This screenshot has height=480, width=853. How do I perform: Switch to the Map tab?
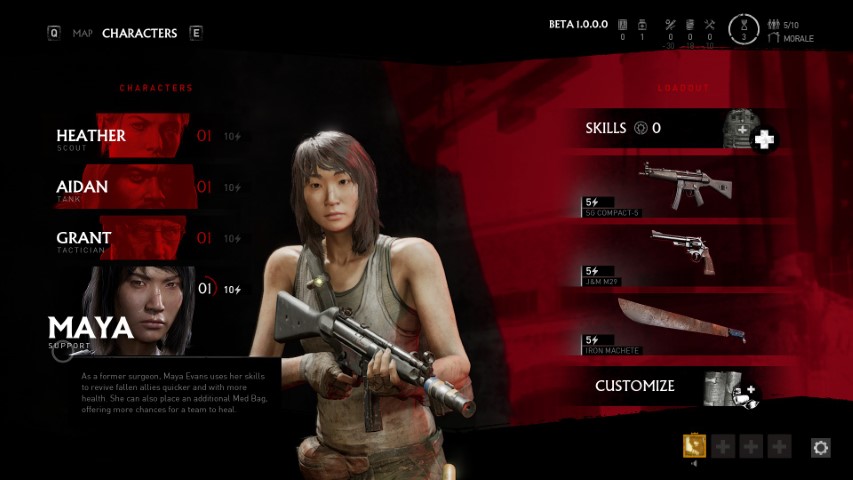pos(82,33)
